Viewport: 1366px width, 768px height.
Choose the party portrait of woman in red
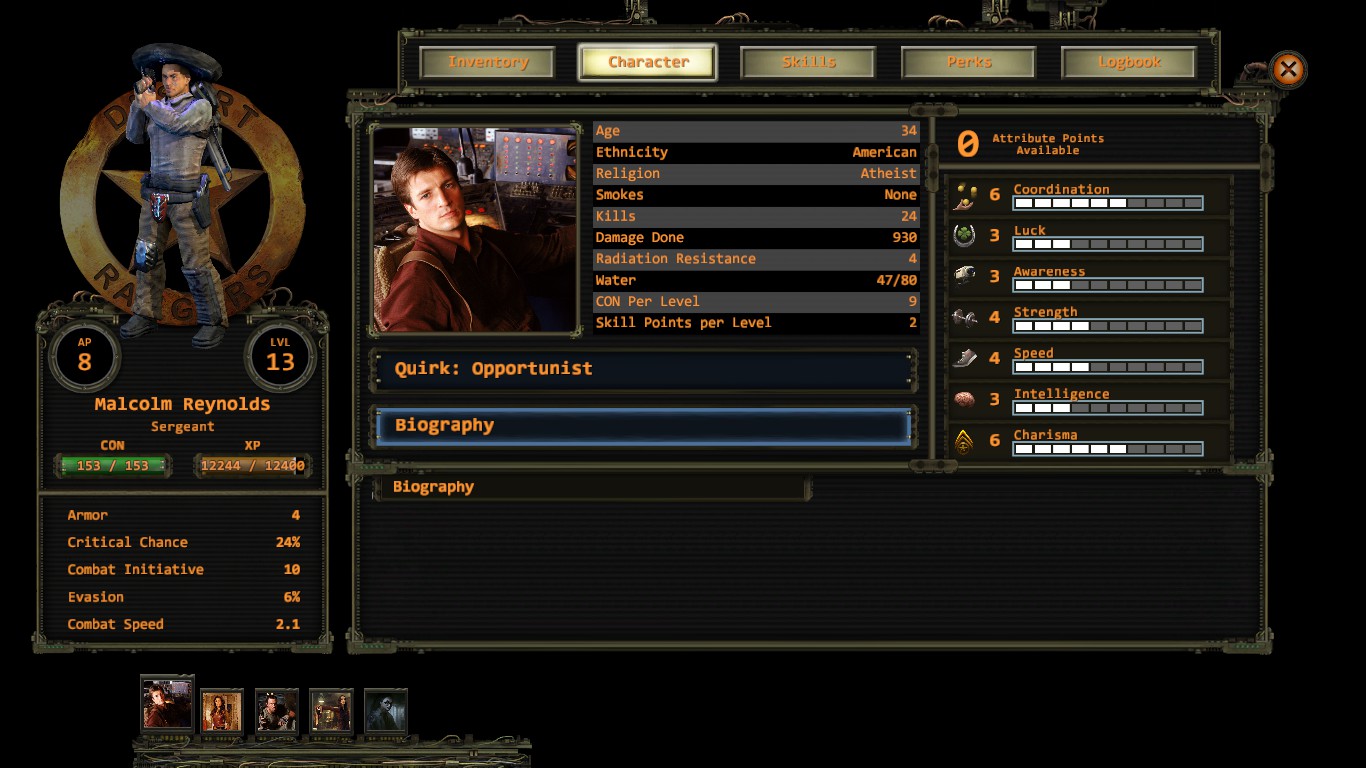(x=222, y=712)
